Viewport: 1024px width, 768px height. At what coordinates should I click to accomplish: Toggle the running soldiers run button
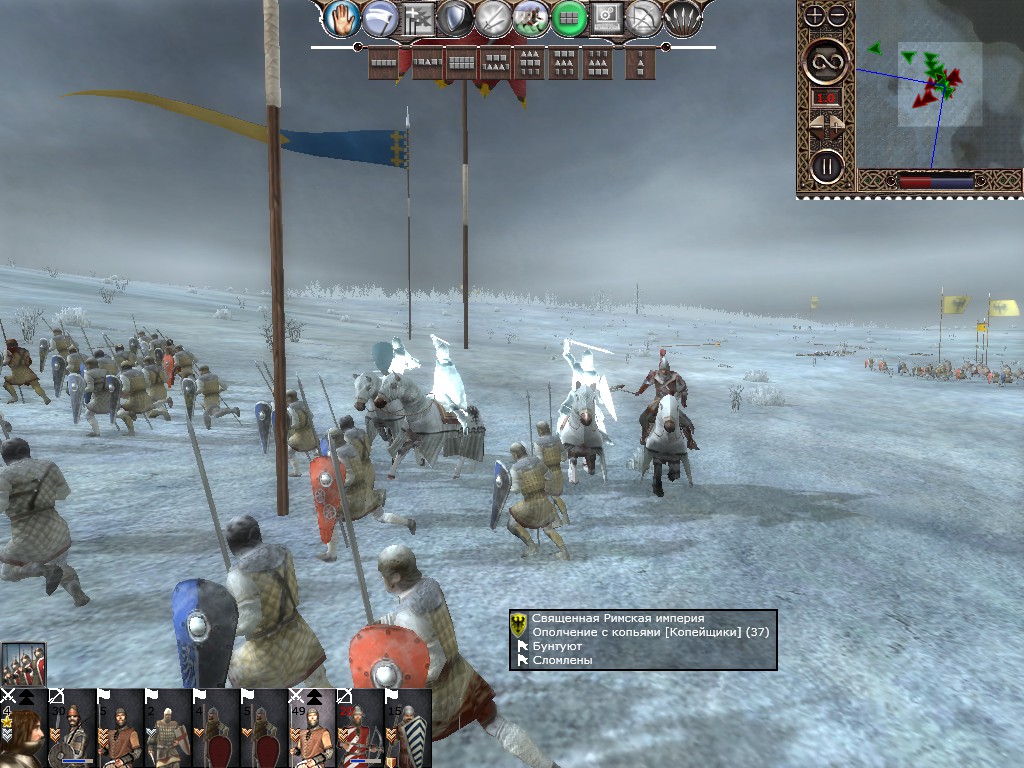[x=531, y=17]
